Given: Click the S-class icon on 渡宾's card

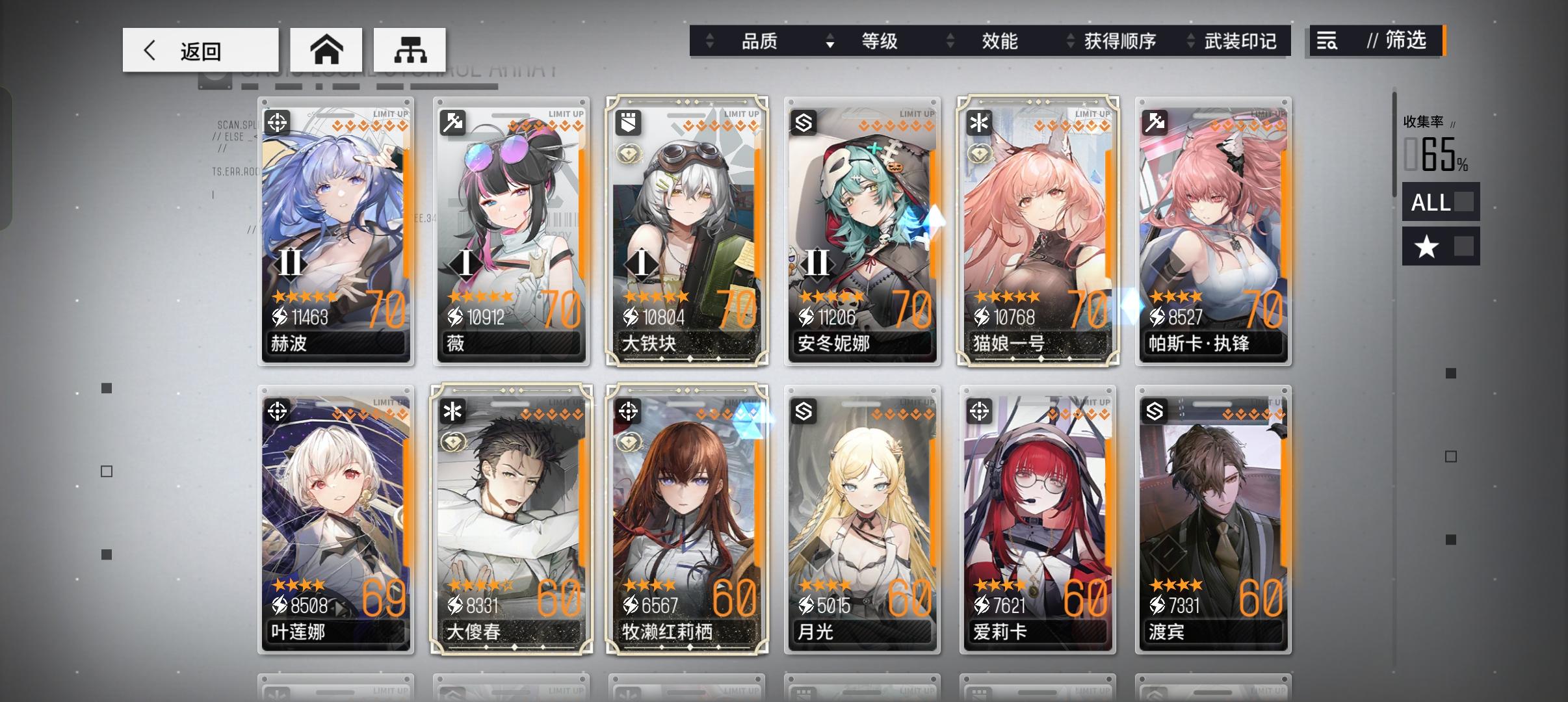Looking at the screenshot, I should (x=1154, y=409).
